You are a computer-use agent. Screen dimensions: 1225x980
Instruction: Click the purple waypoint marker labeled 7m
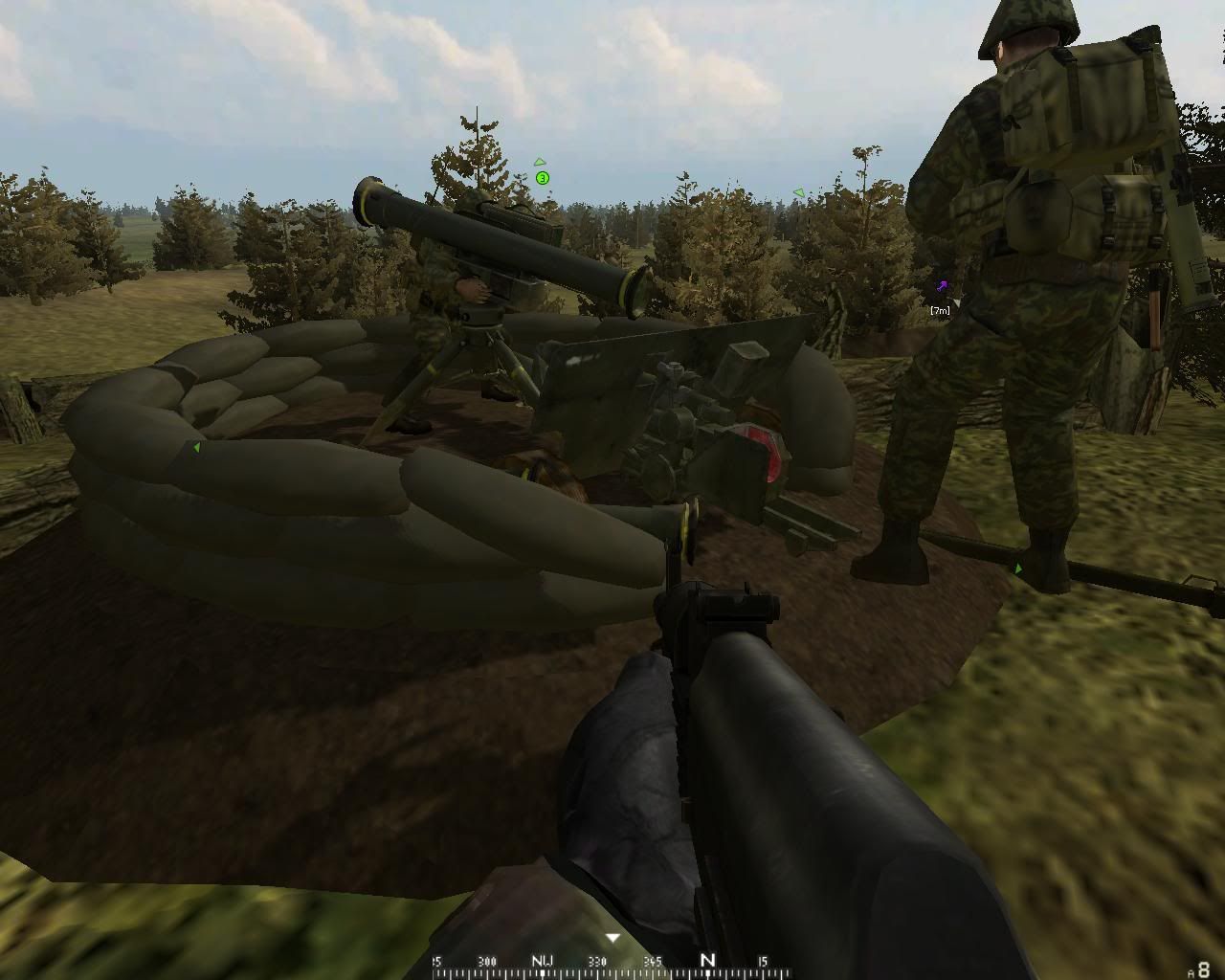[942, 286]
